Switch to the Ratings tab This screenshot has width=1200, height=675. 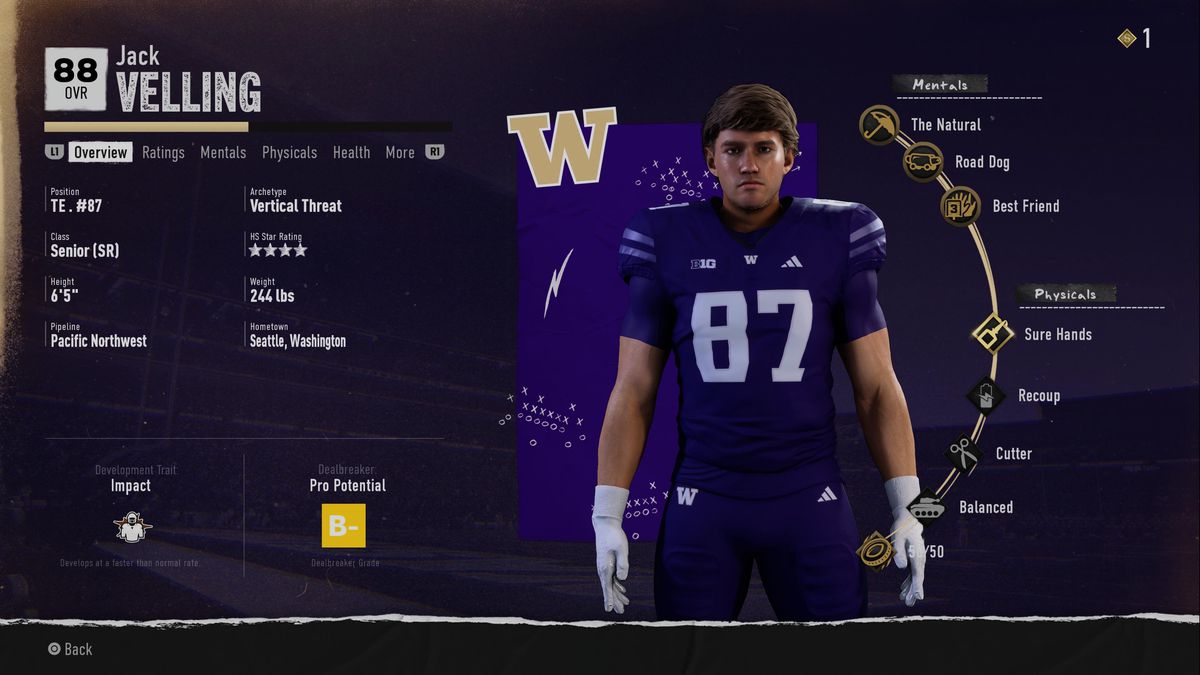163,152
